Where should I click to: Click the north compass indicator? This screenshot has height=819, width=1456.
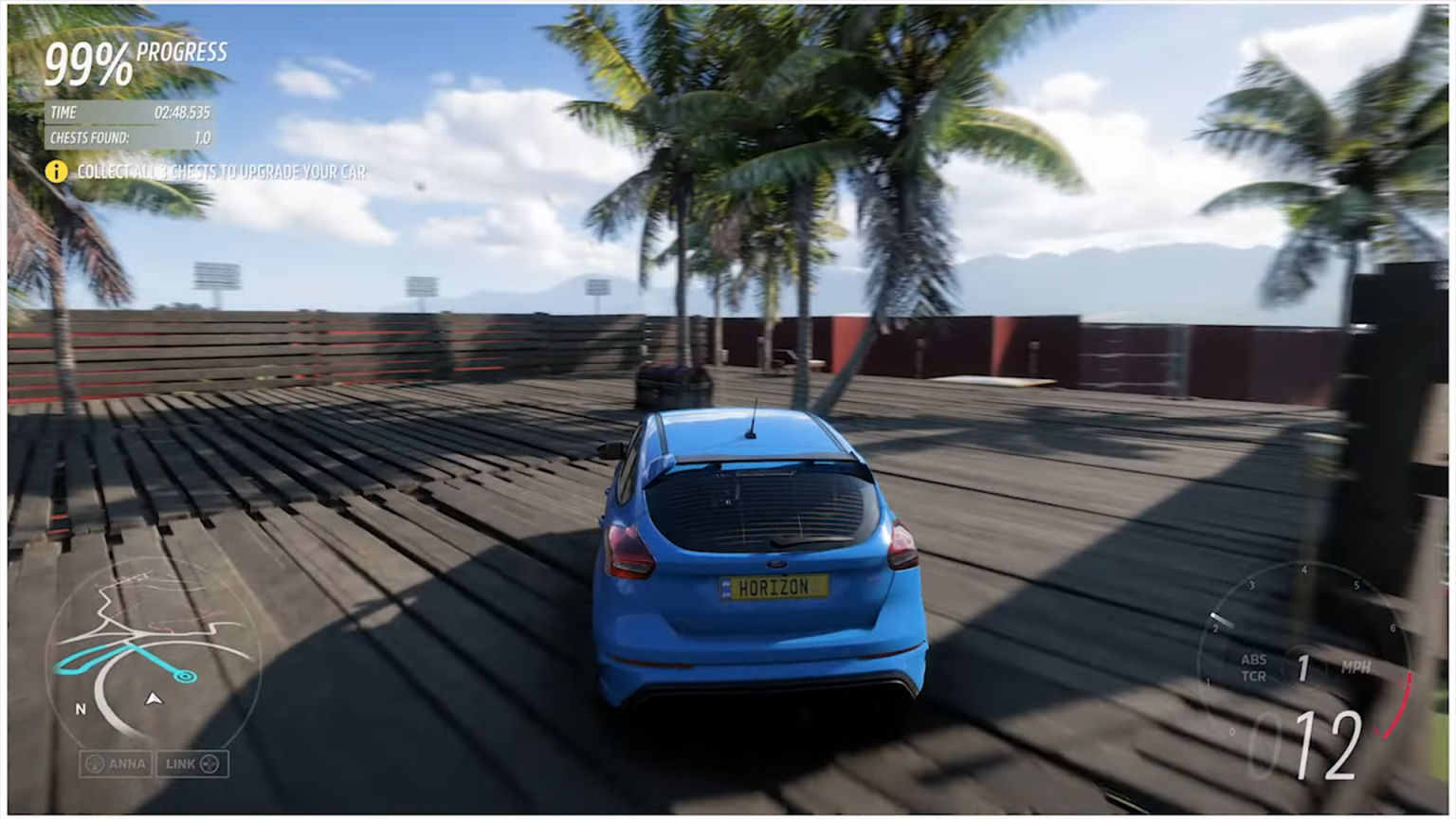[x=79, y=707]
